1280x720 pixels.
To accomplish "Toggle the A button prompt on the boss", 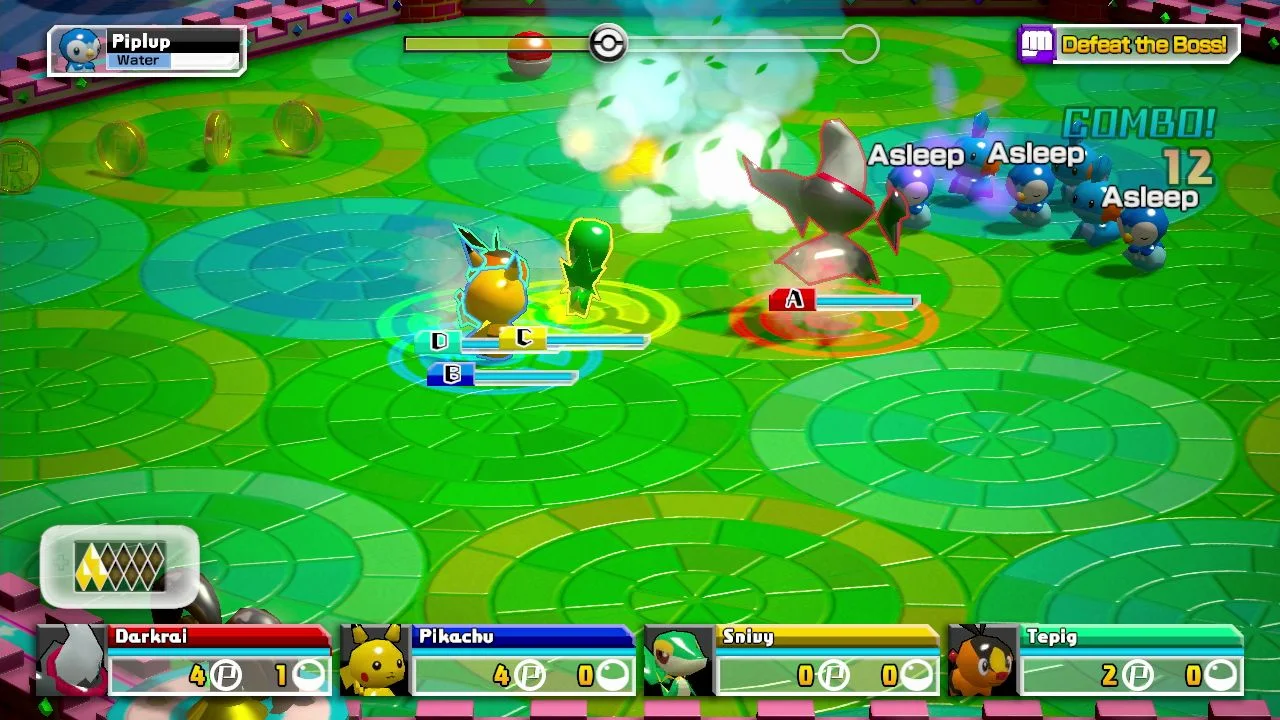I will tap(793, 299).
